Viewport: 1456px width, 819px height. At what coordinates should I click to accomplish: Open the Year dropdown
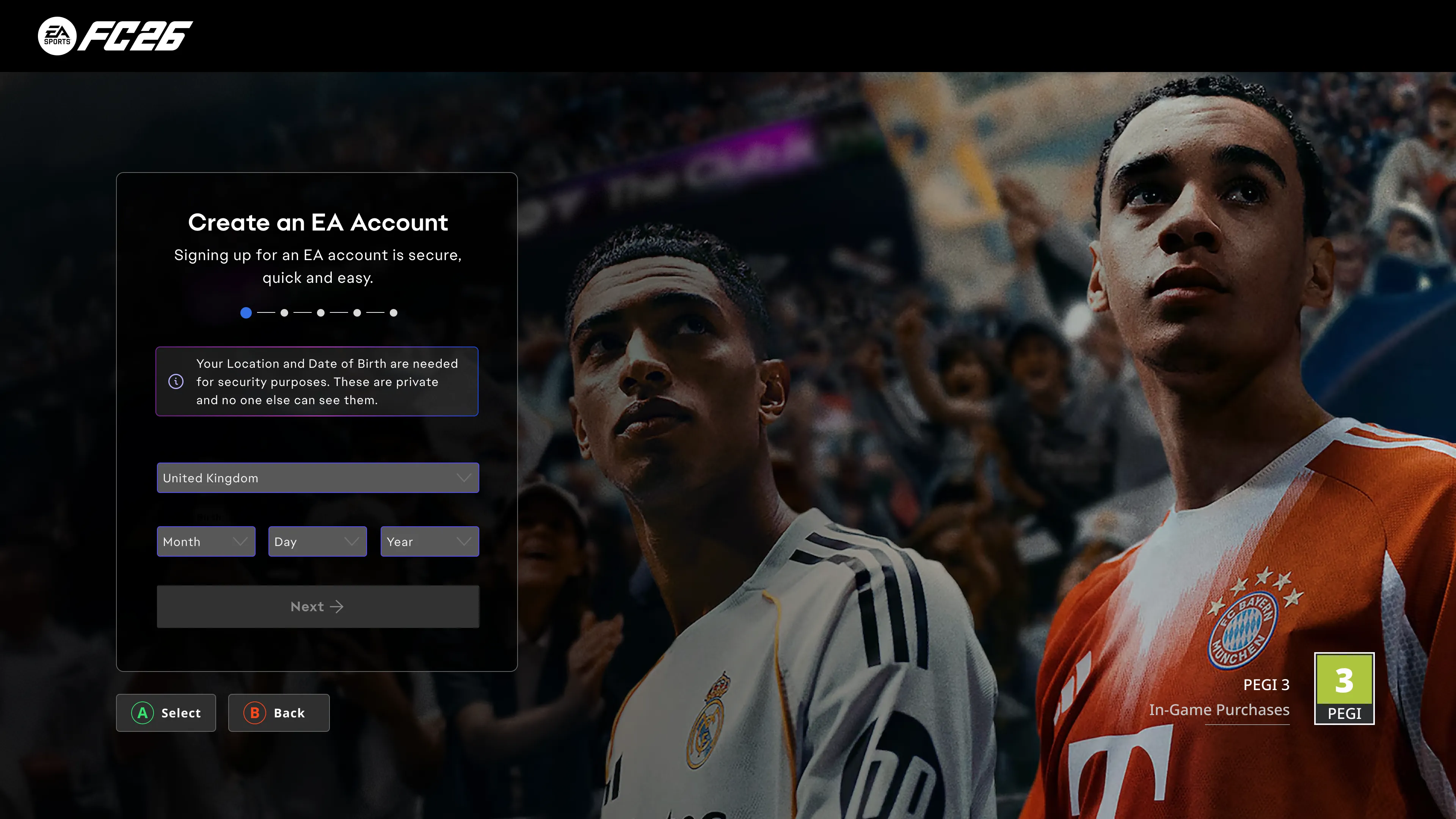pyautogui.click(x=429, y=541)
